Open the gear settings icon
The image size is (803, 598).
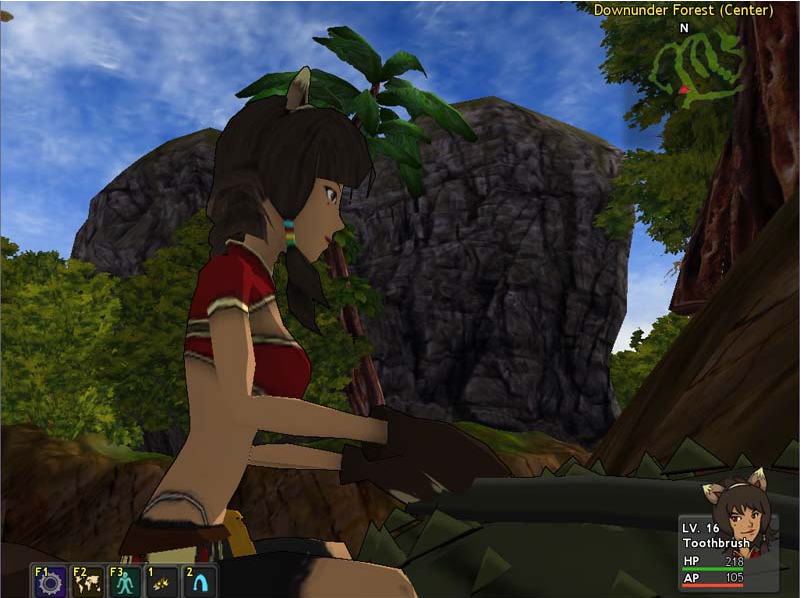[49, 581]
